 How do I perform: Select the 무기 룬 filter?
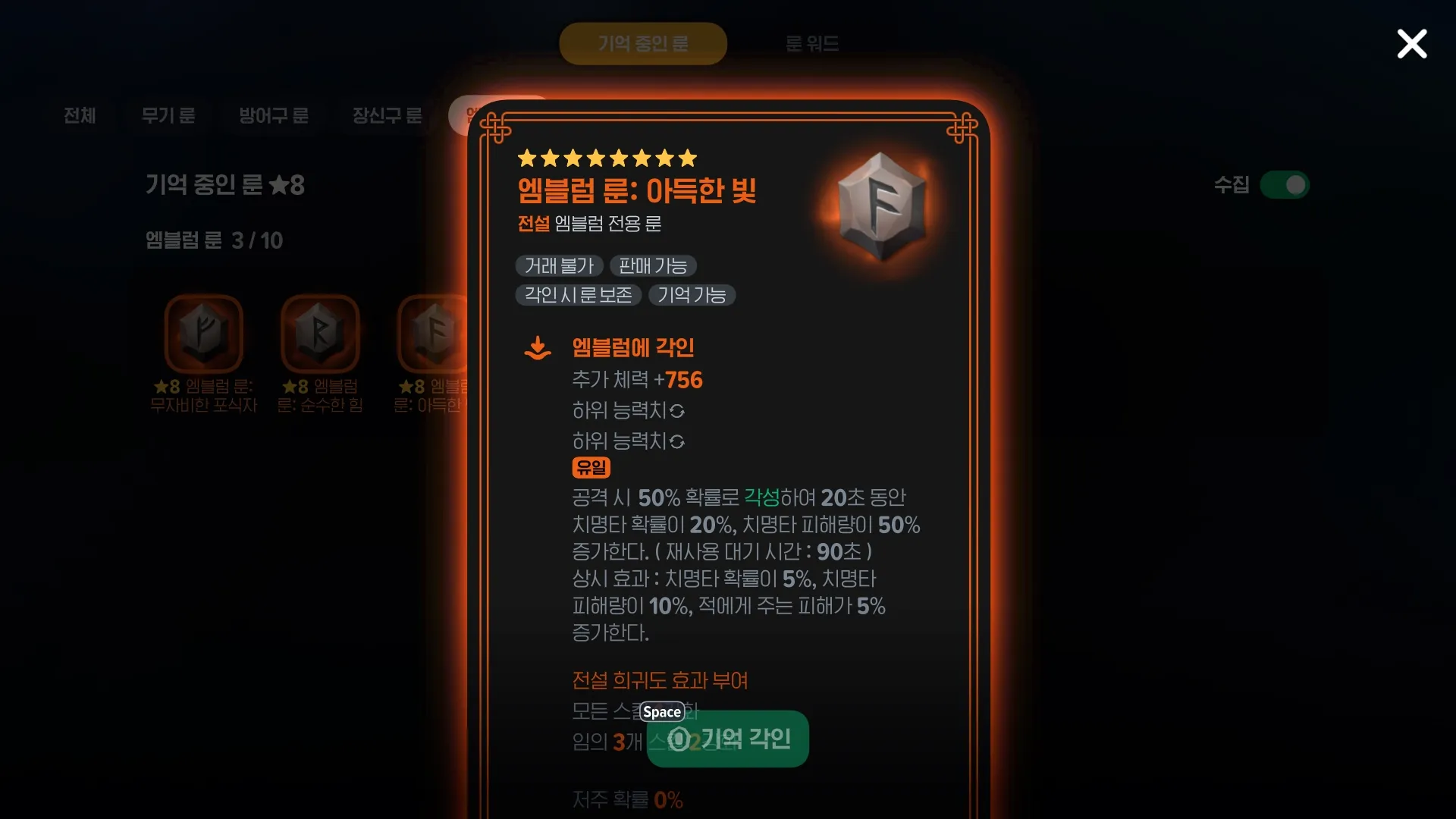[x=168, y=116]
